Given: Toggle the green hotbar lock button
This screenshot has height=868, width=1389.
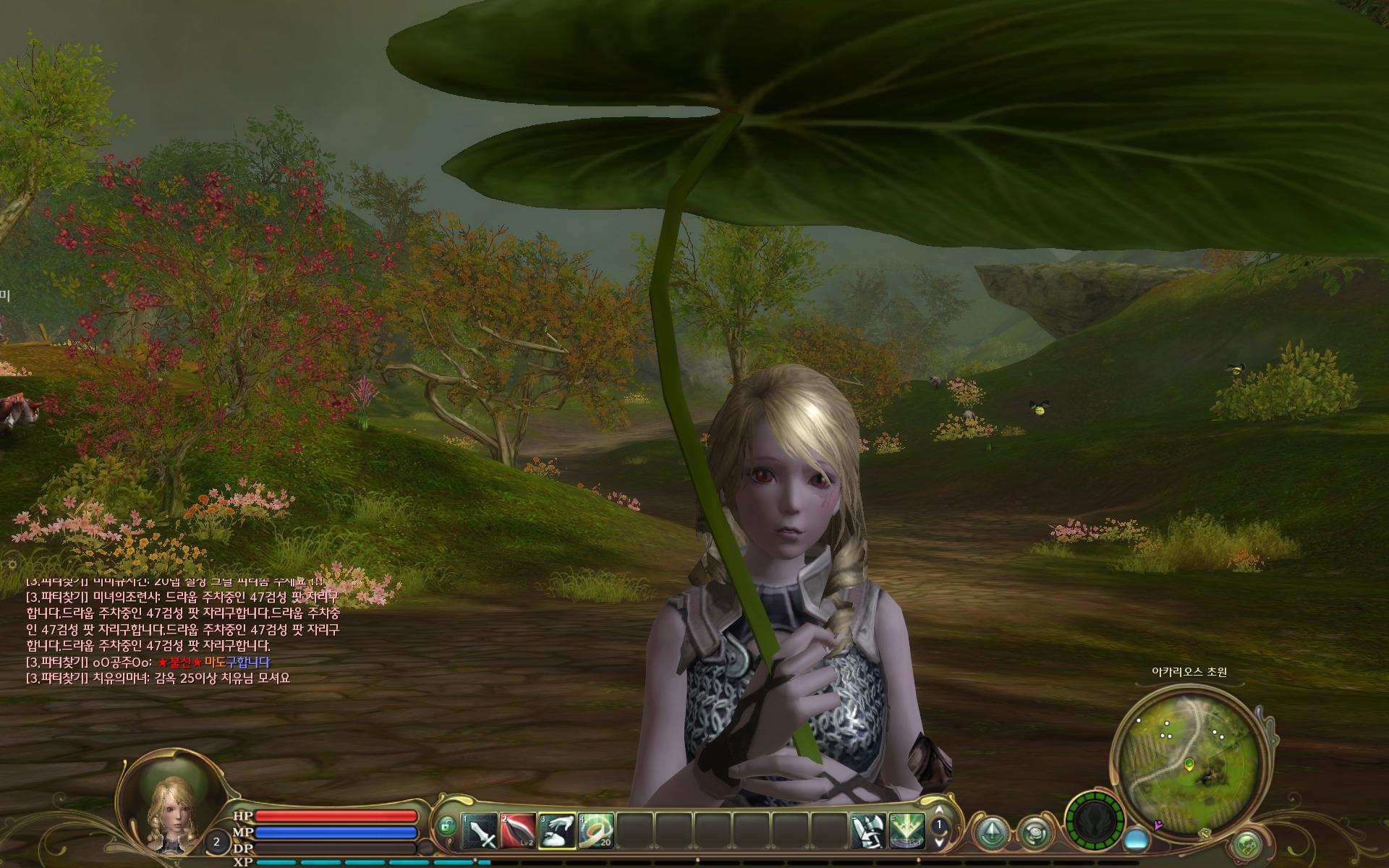Looking at the screenshot, I should click(447, 825).
